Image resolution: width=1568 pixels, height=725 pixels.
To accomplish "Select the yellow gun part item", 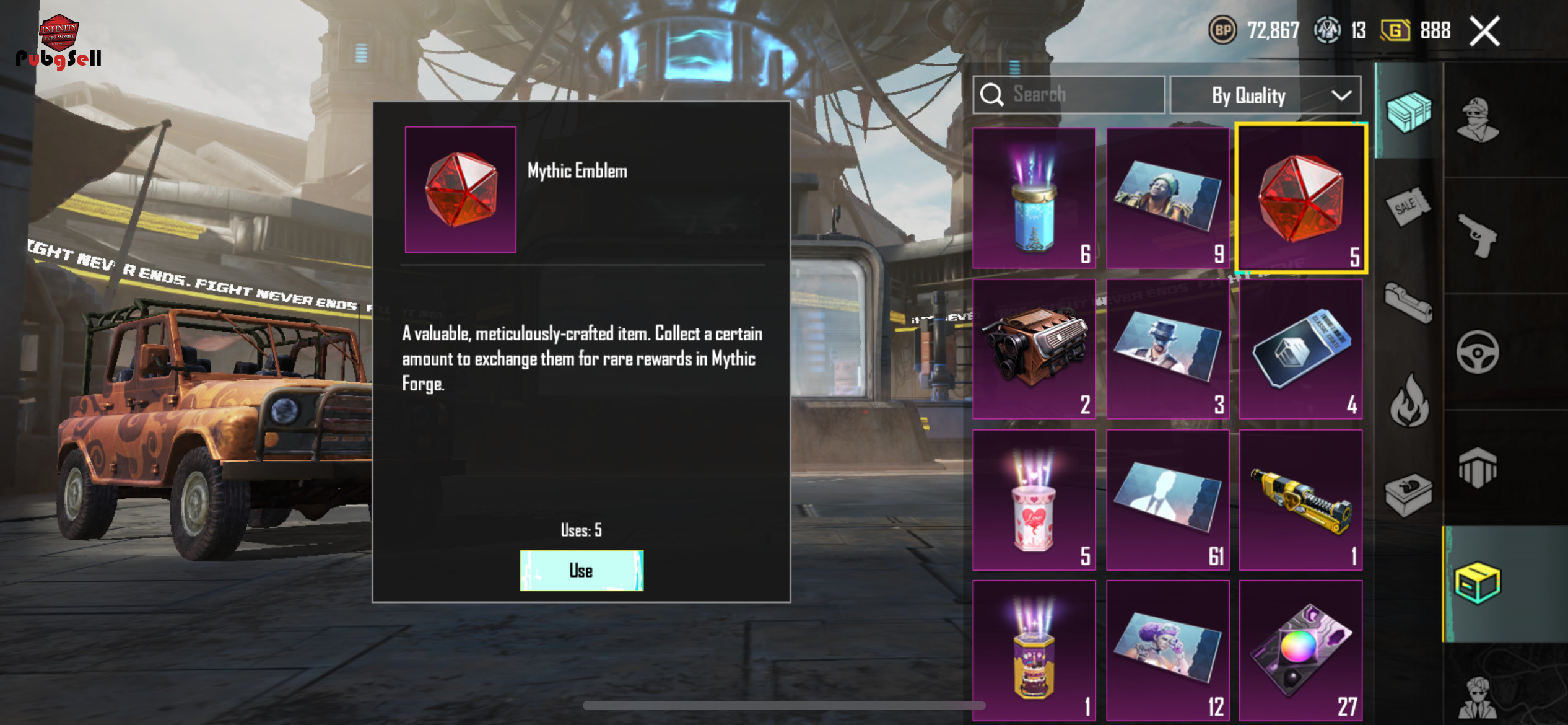I will pyautogui.click(x=1300, y=499).
